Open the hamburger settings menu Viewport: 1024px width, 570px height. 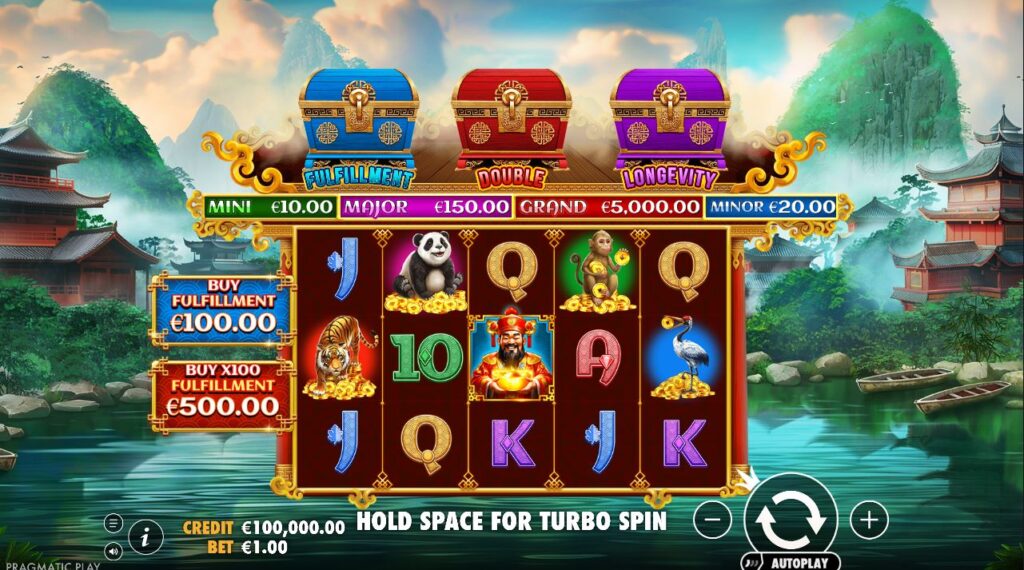point(113,523)
